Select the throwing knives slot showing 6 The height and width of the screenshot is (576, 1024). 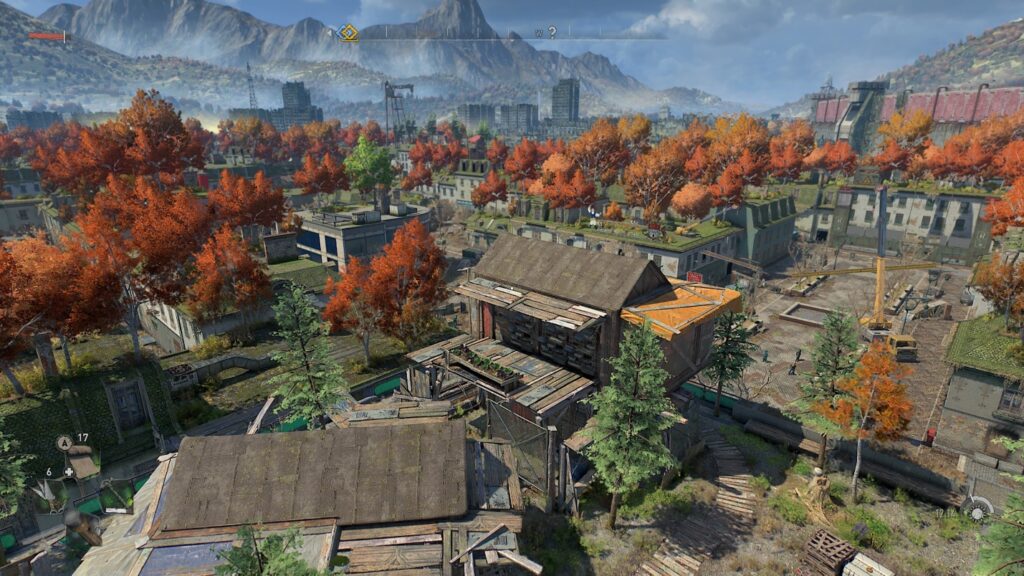coord(46,489)
